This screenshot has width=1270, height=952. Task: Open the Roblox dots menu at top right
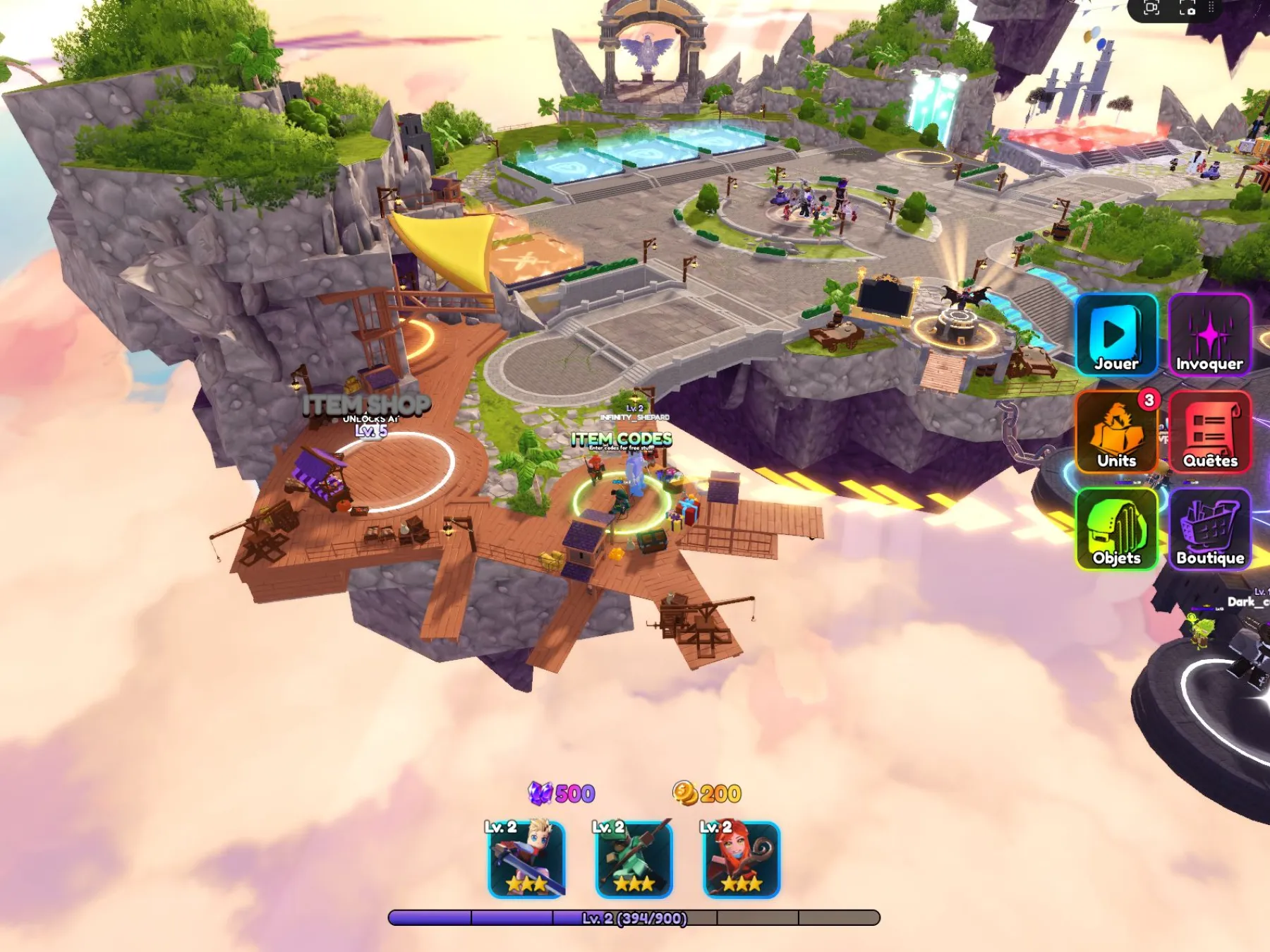(1211, 7)
